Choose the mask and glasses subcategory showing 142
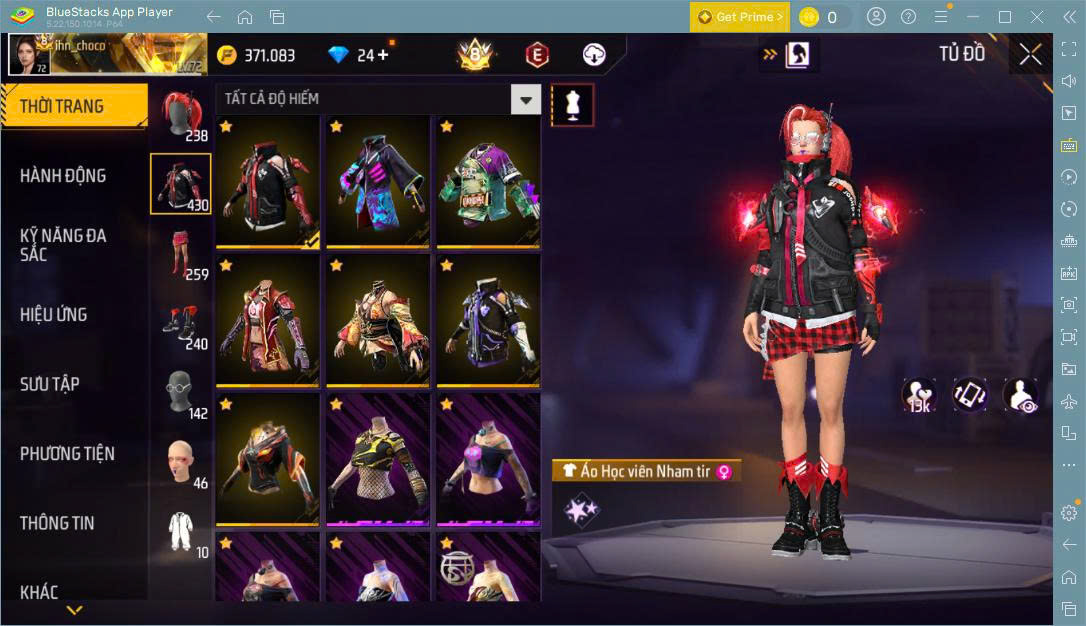Viewport: 1086px width, 626px height. point(181,394)
